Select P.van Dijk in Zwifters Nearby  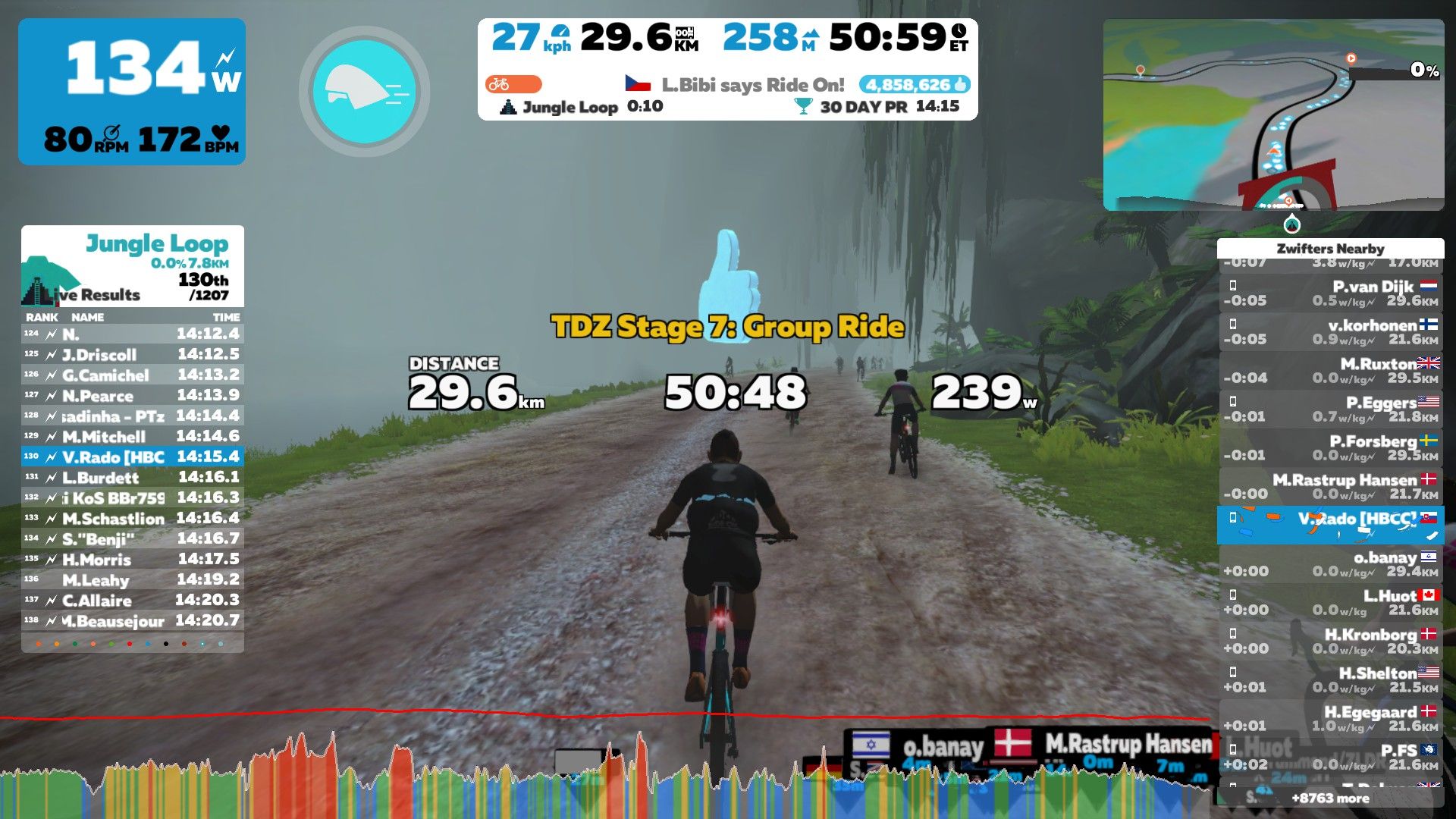point(1330,293)
